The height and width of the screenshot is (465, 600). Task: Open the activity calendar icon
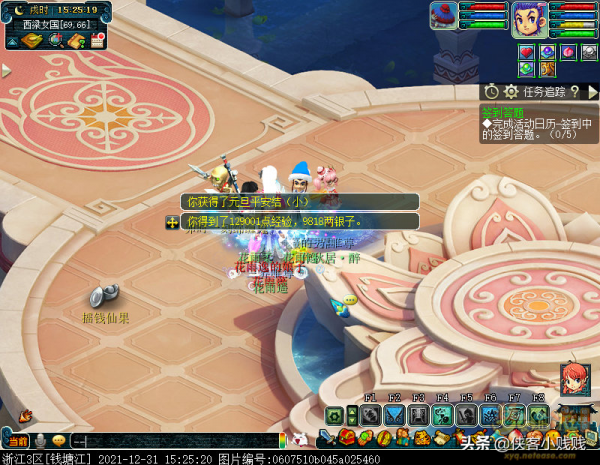98,40
